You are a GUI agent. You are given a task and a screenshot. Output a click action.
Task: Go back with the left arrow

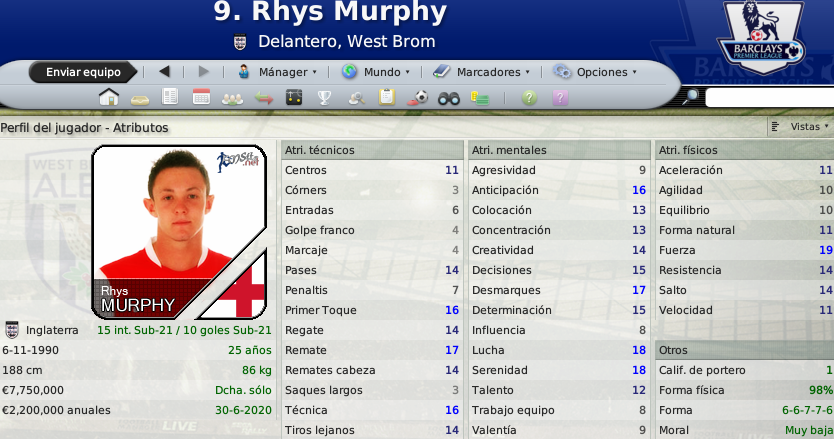[165, 72]
